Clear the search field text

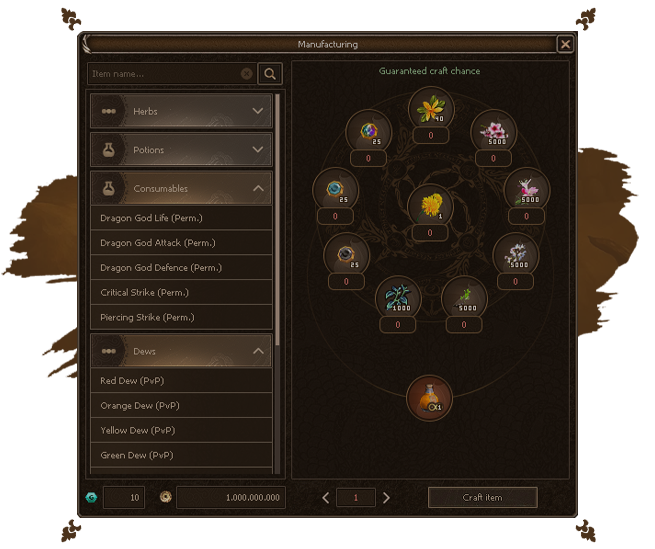[x=247, y=74]
